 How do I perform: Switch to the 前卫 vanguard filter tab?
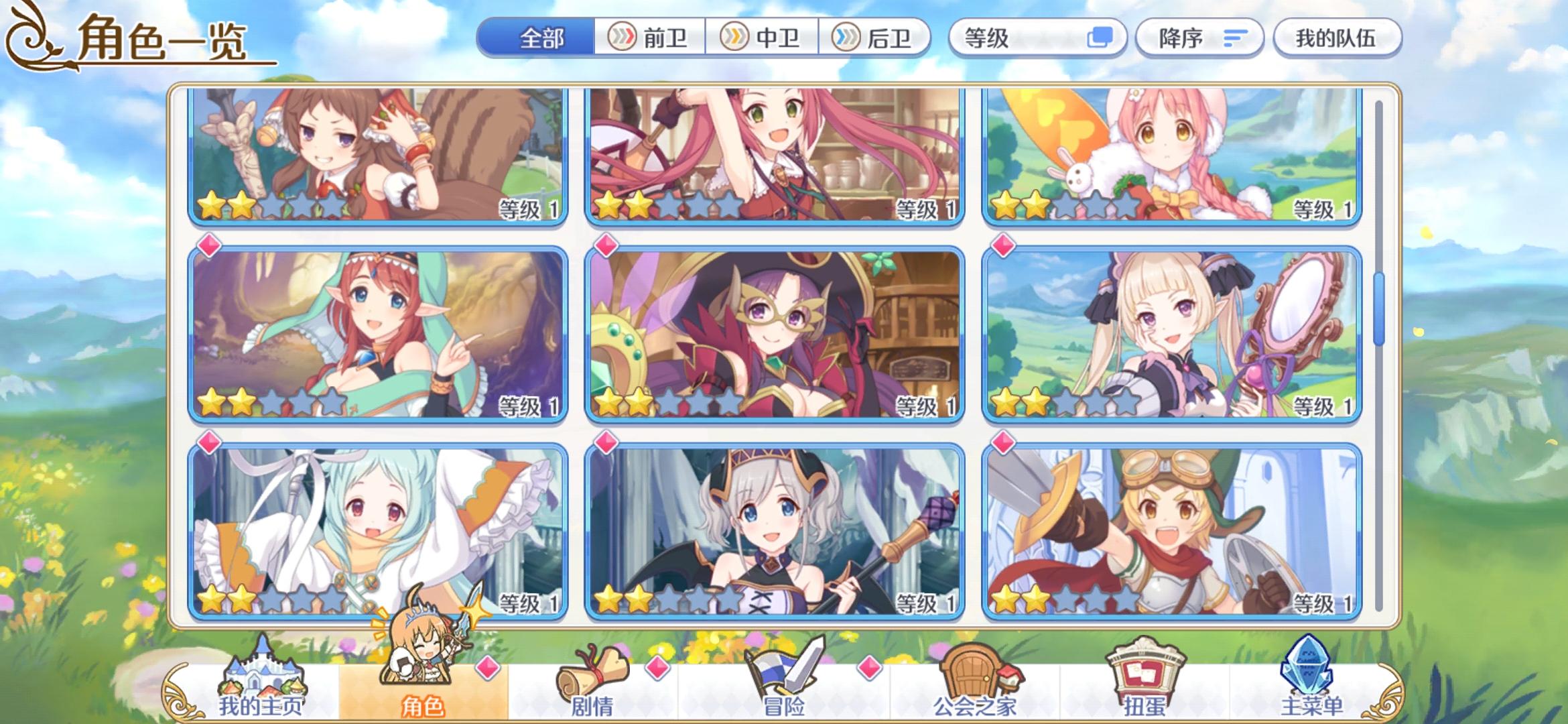pos(650,38)
